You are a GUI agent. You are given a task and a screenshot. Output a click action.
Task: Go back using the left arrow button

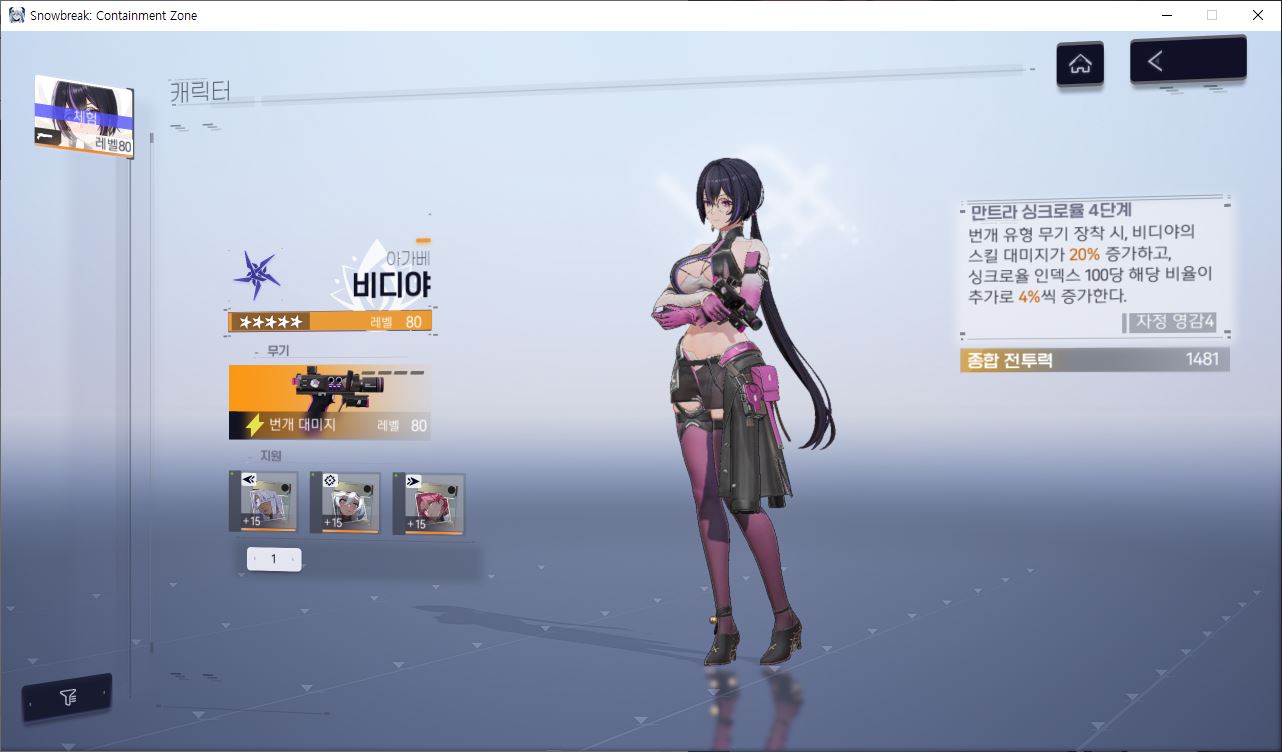(x=1187, y=61)
